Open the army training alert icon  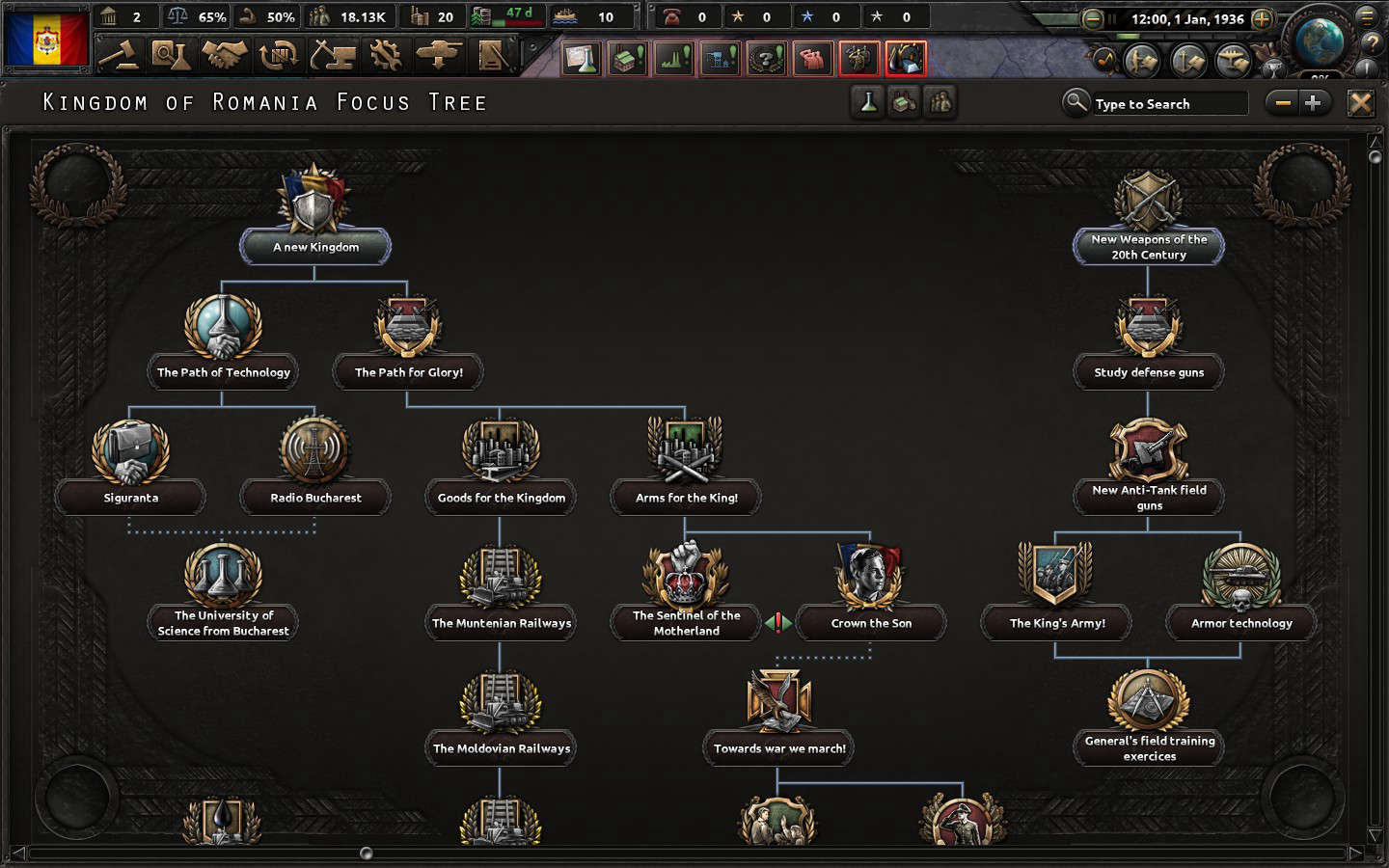coord(858,58)
